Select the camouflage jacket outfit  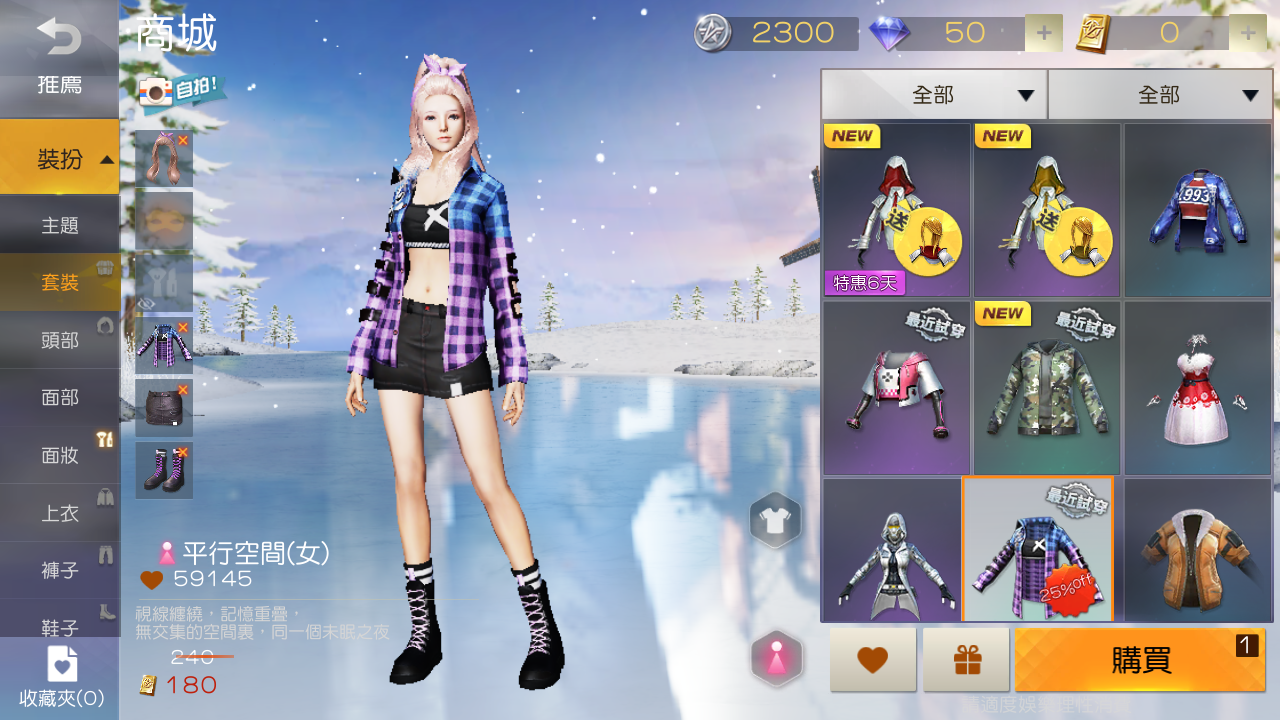[x=1047, y=388]
